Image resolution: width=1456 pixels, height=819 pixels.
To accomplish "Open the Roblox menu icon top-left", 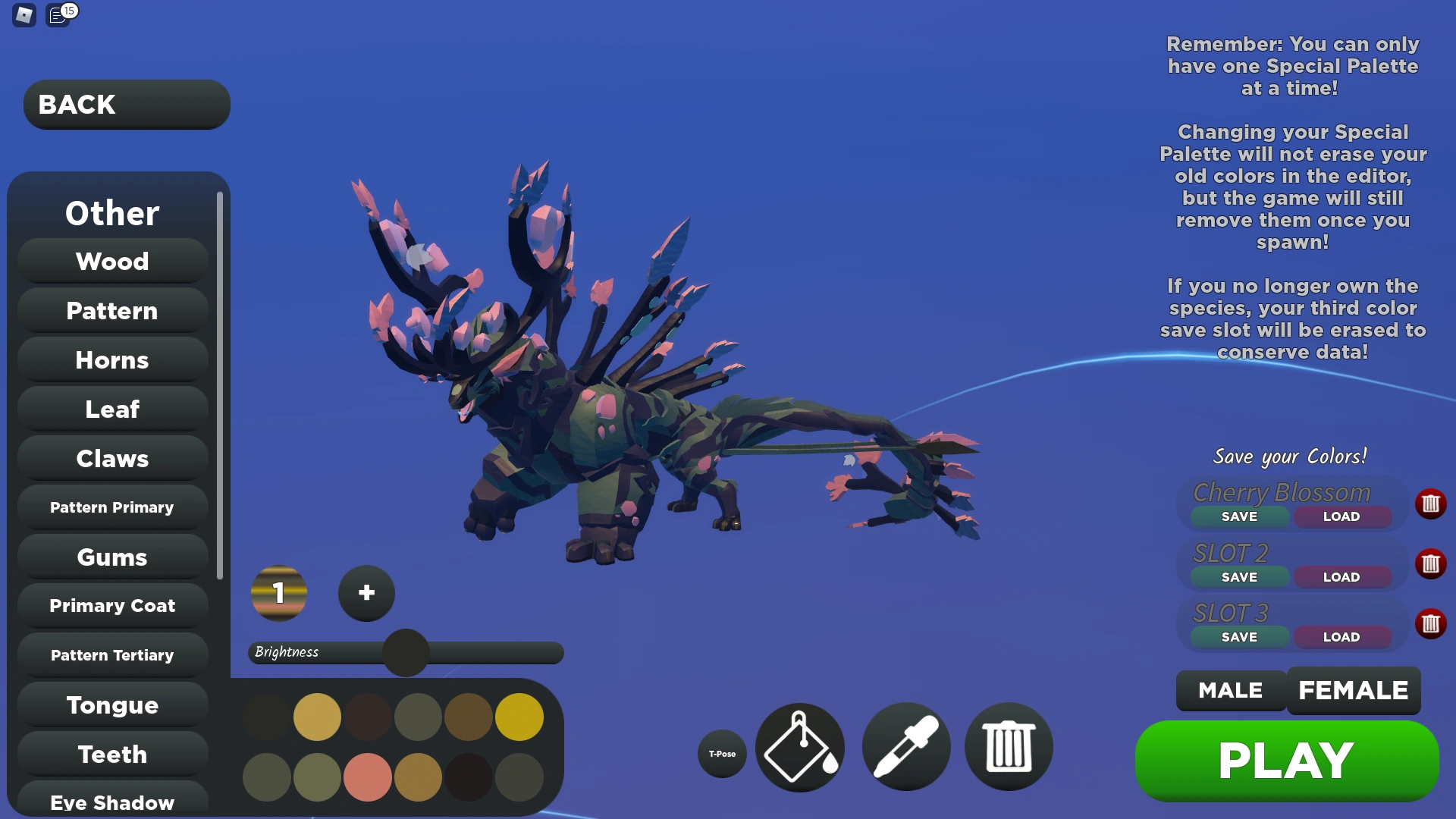I will [24, 15].
